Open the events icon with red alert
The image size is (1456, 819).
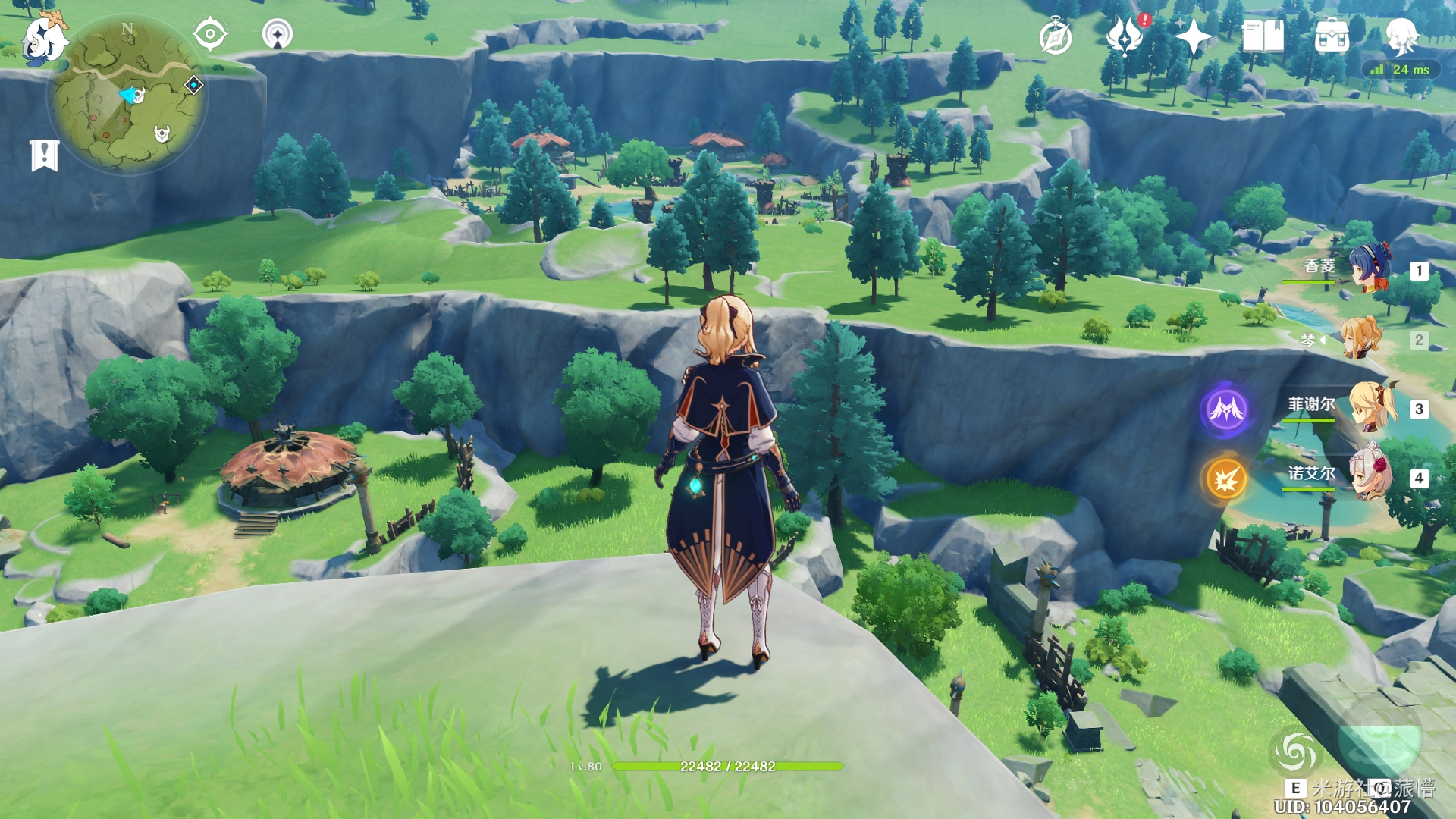click(x=1125, y=36)
